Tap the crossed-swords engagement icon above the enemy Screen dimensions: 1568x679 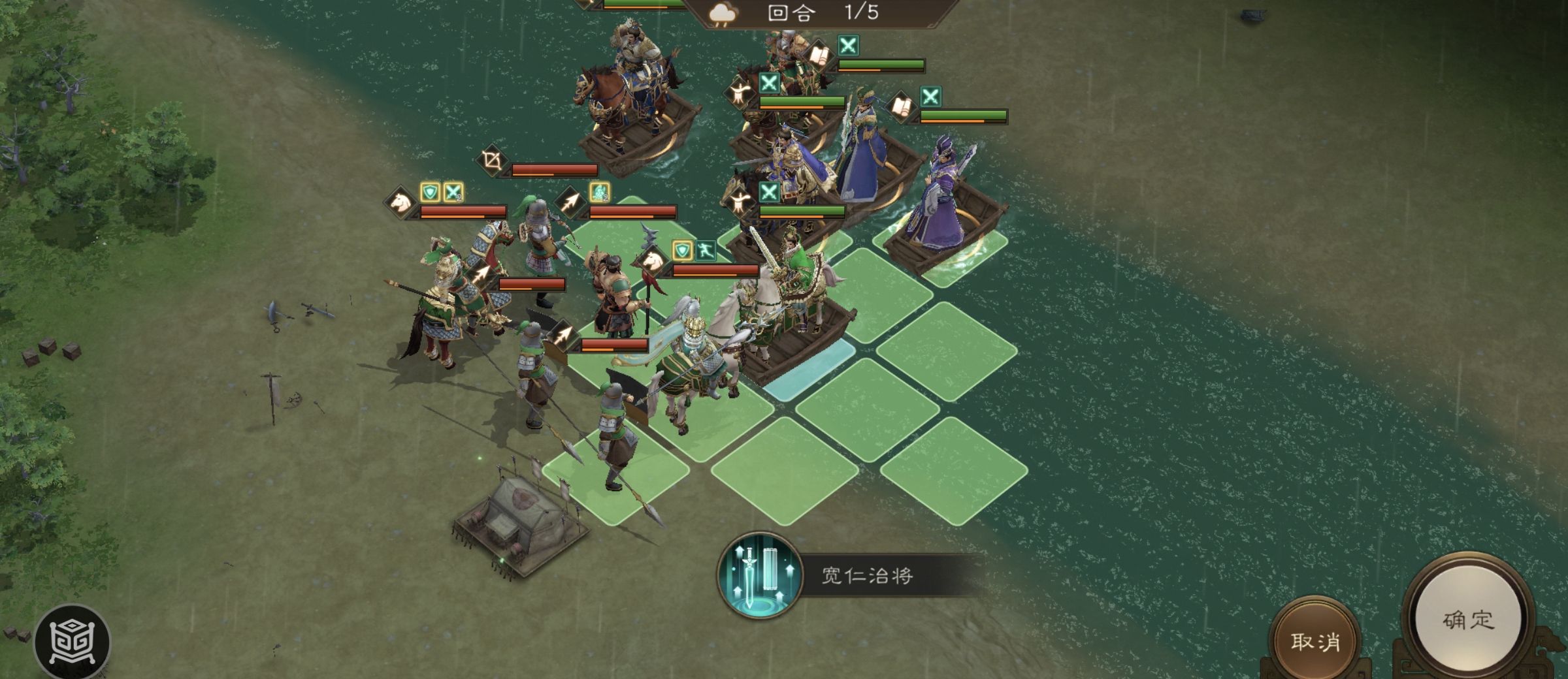(x=847, y=46)
